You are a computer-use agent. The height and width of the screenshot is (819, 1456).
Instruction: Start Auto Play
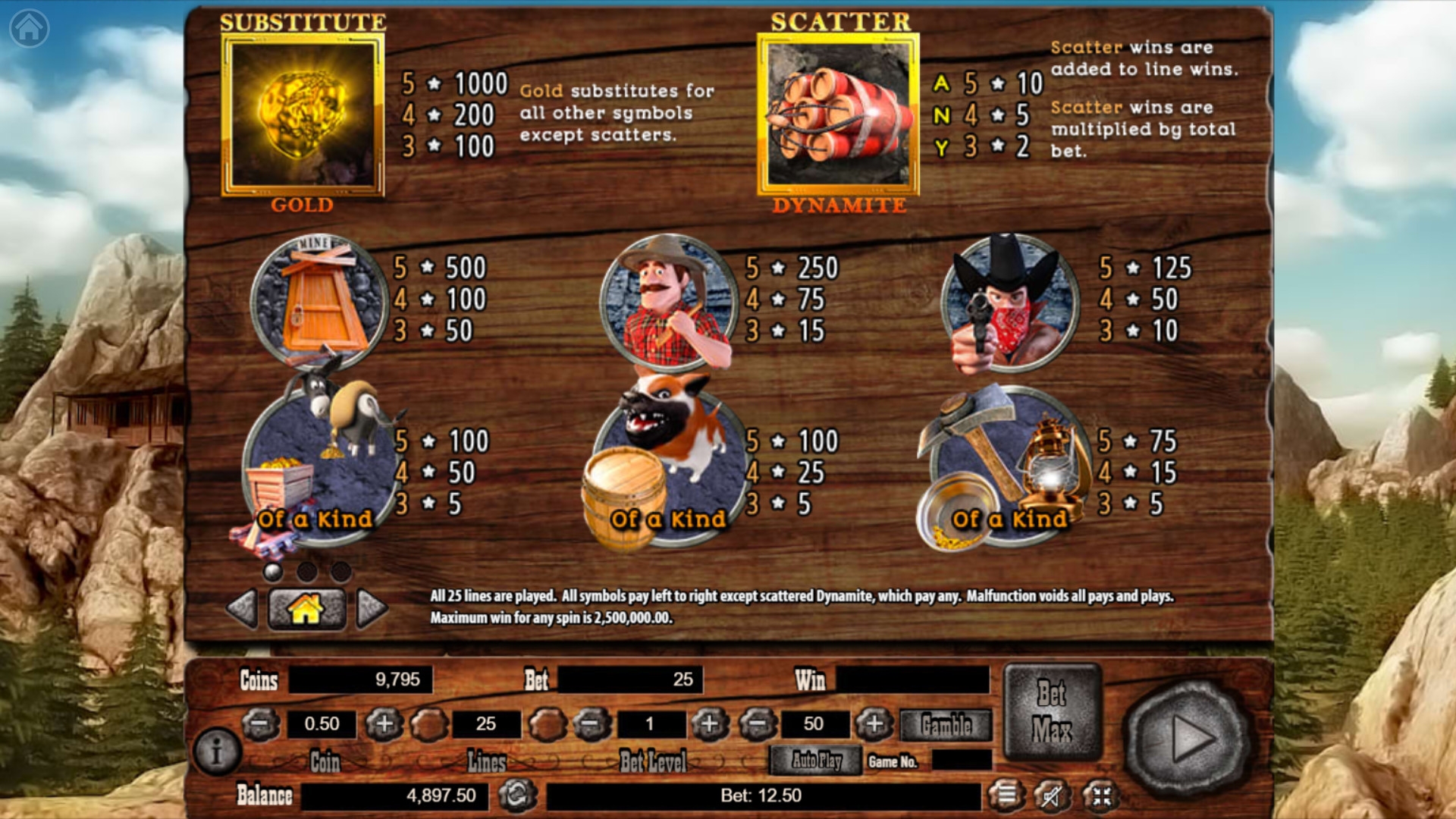coord(816,760)
